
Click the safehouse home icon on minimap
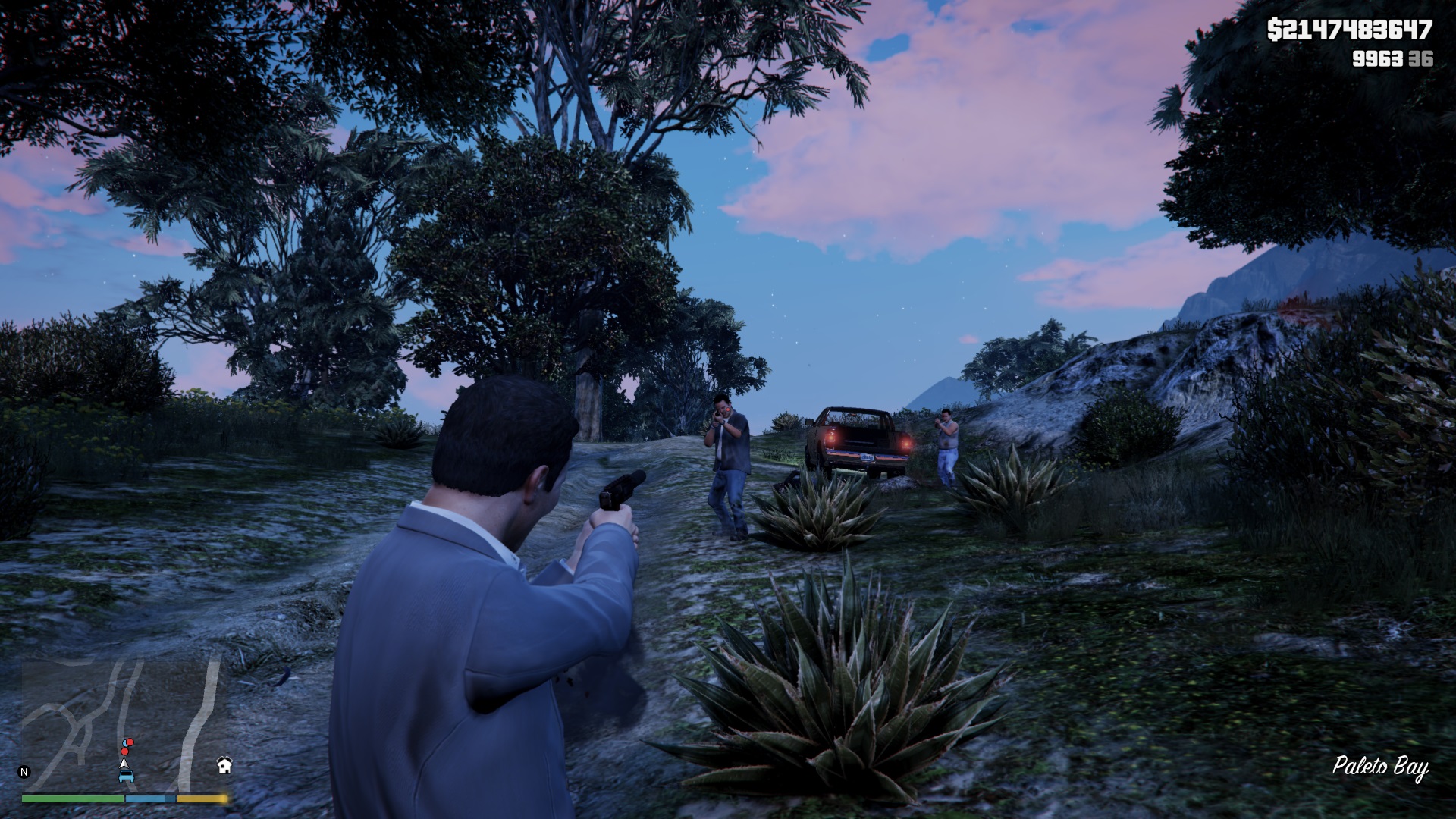point(224,766)
